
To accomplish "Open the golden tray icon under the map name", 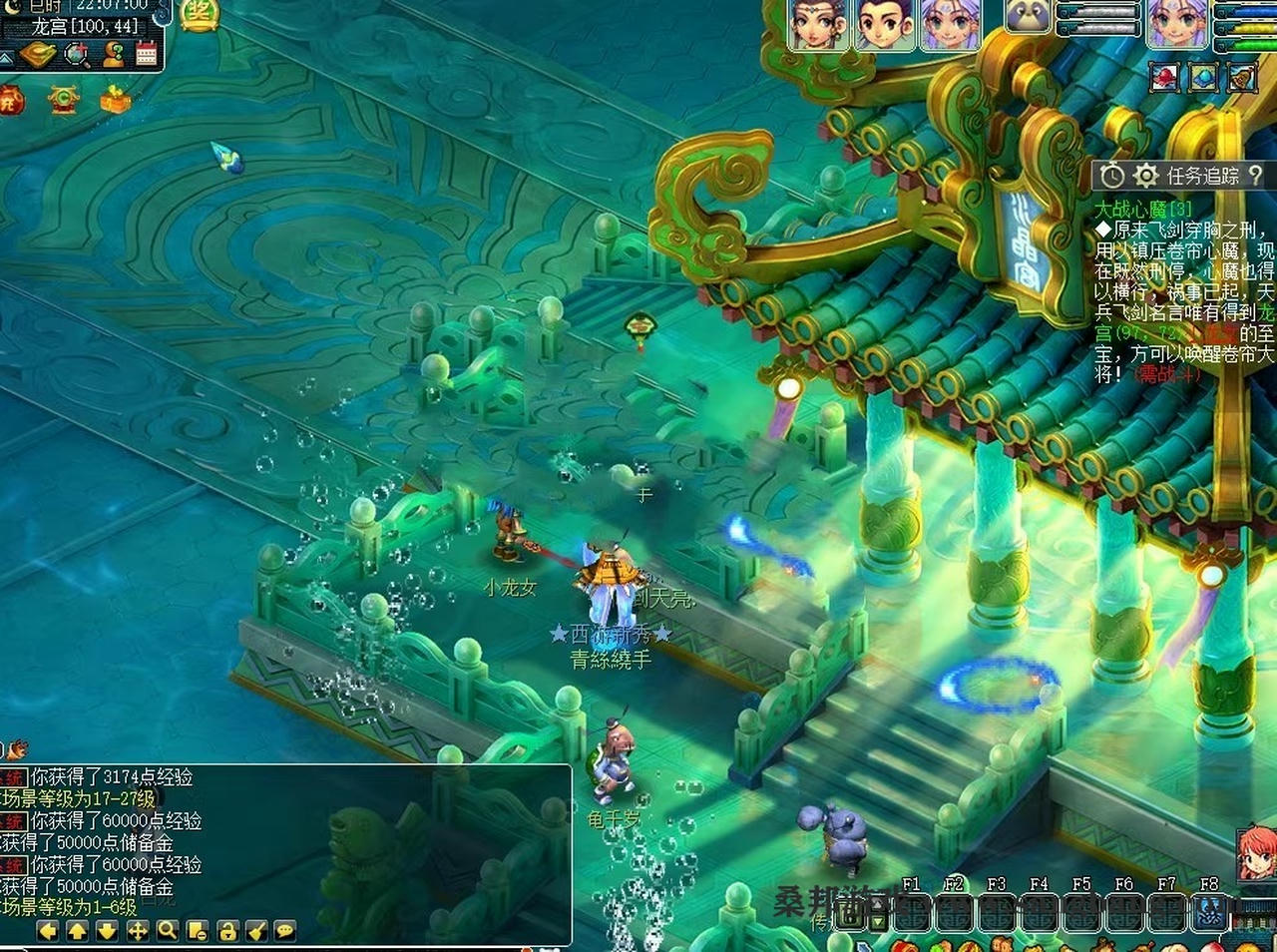I will click(40, 54).
